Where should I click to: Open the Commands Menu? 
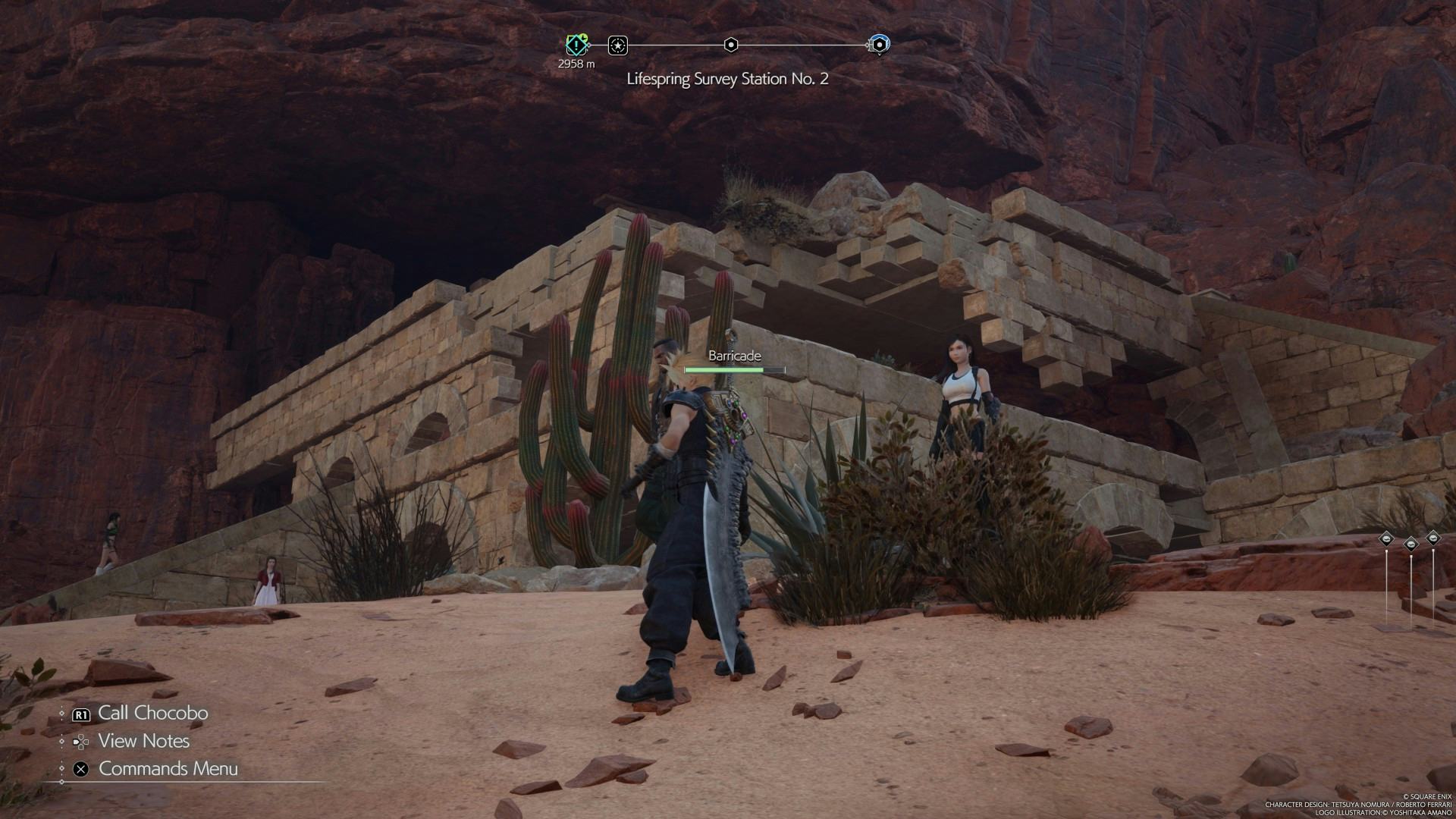click(168, 768)
